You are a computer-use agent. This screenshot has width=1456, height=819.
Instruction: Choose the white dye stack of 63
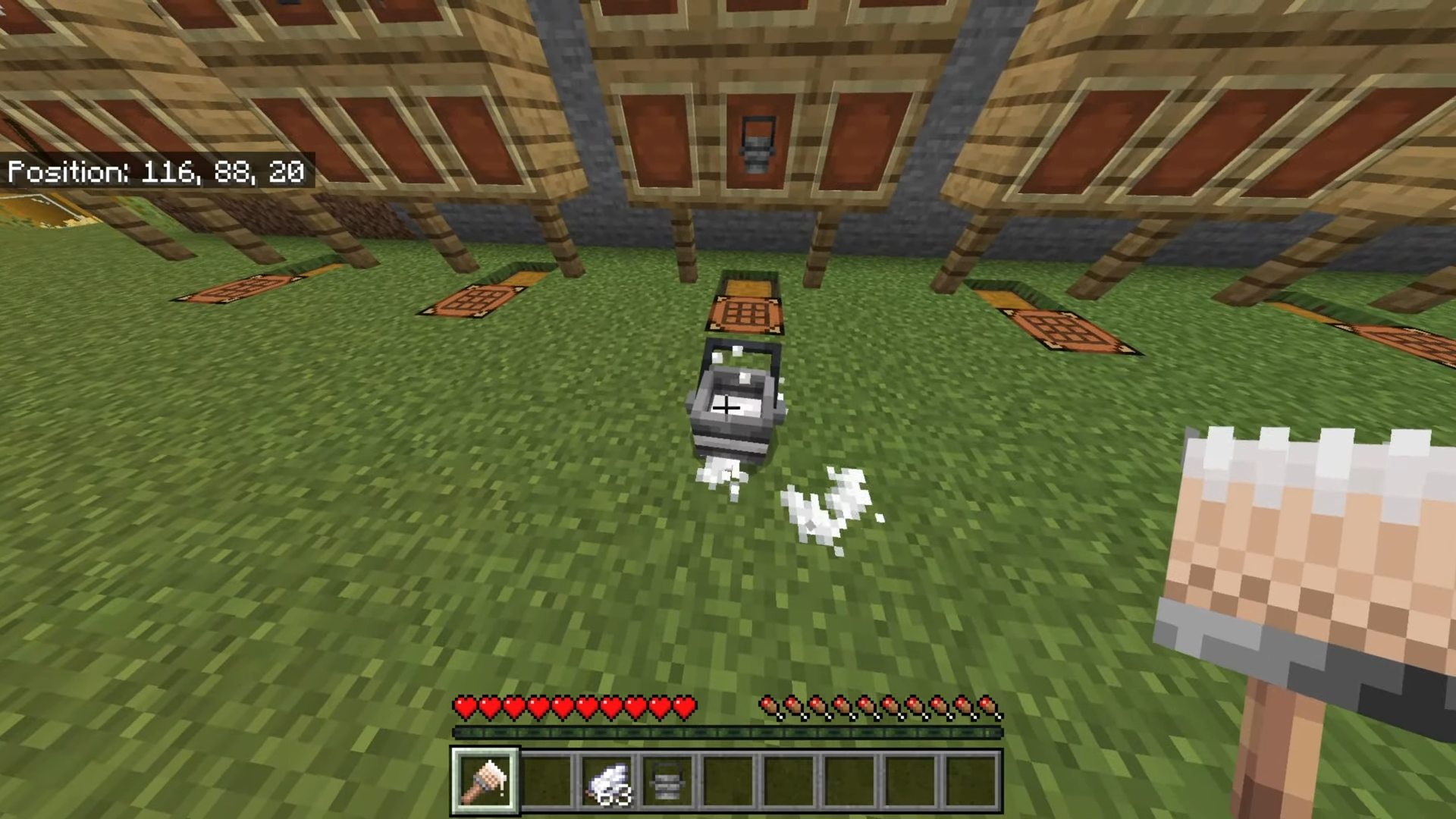[608, 781]
